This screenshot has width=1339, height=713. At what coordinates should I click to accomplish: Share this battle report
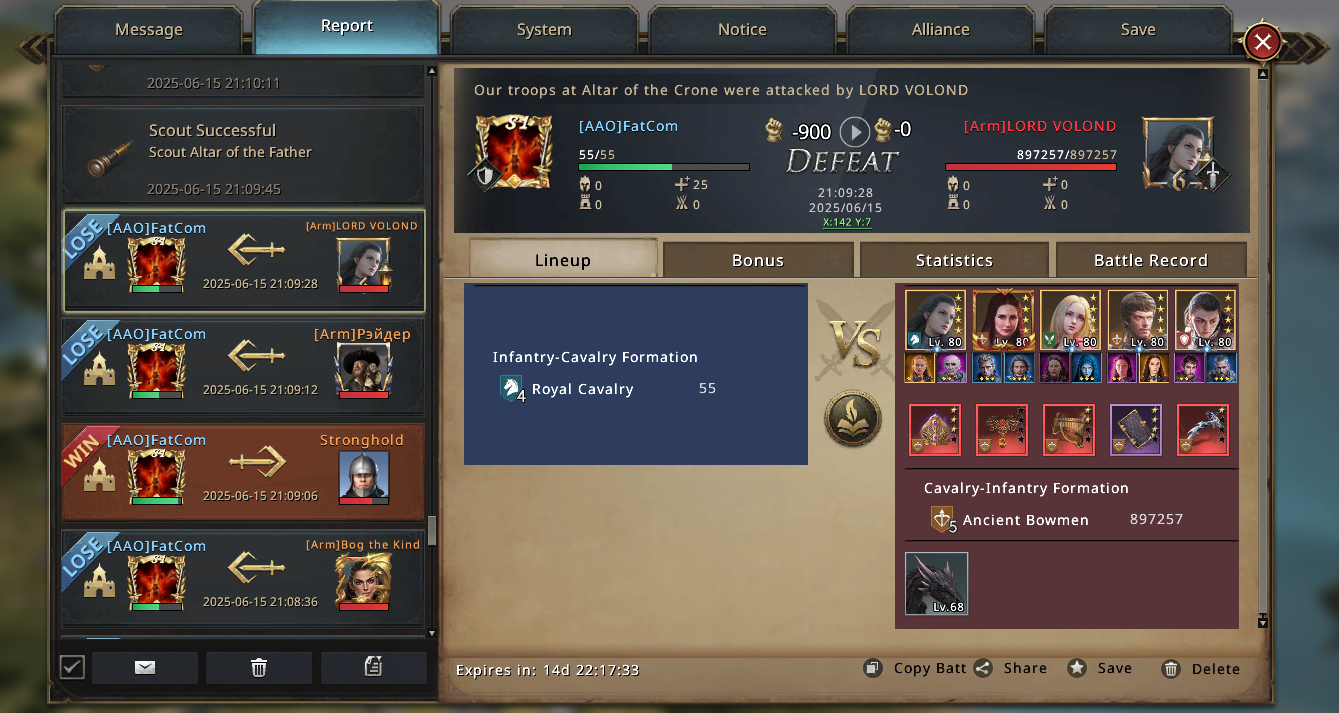(1012, 668)
